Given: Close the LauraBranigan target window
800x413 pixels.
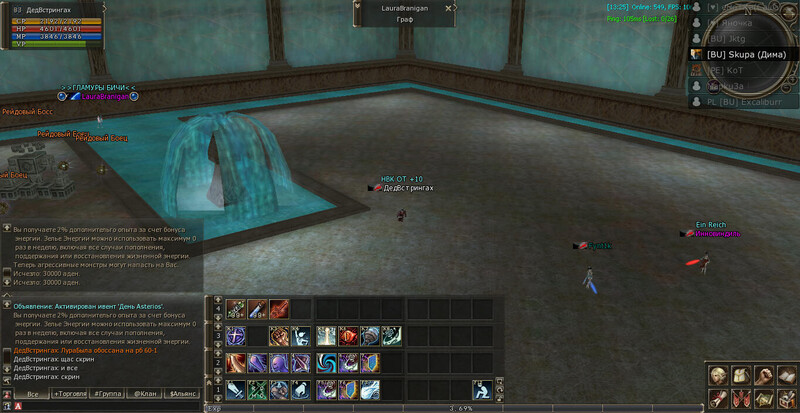Looking at the screenshot, I should pyautogui.click(x=449, y=7).
